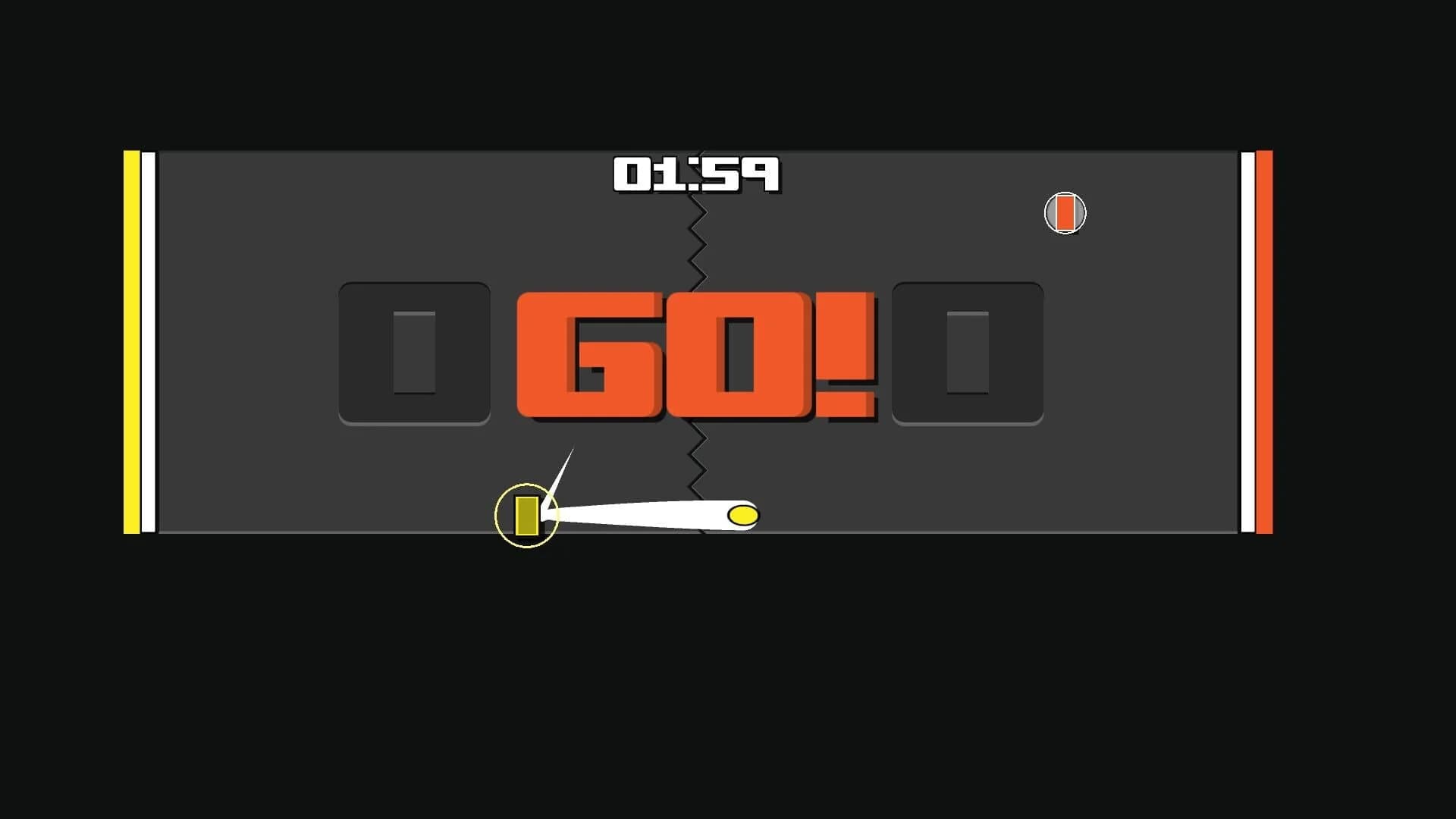The image size is (1456, 819).
Task: Select the circled yellow paddle
Action: click(x=526, y=516)
